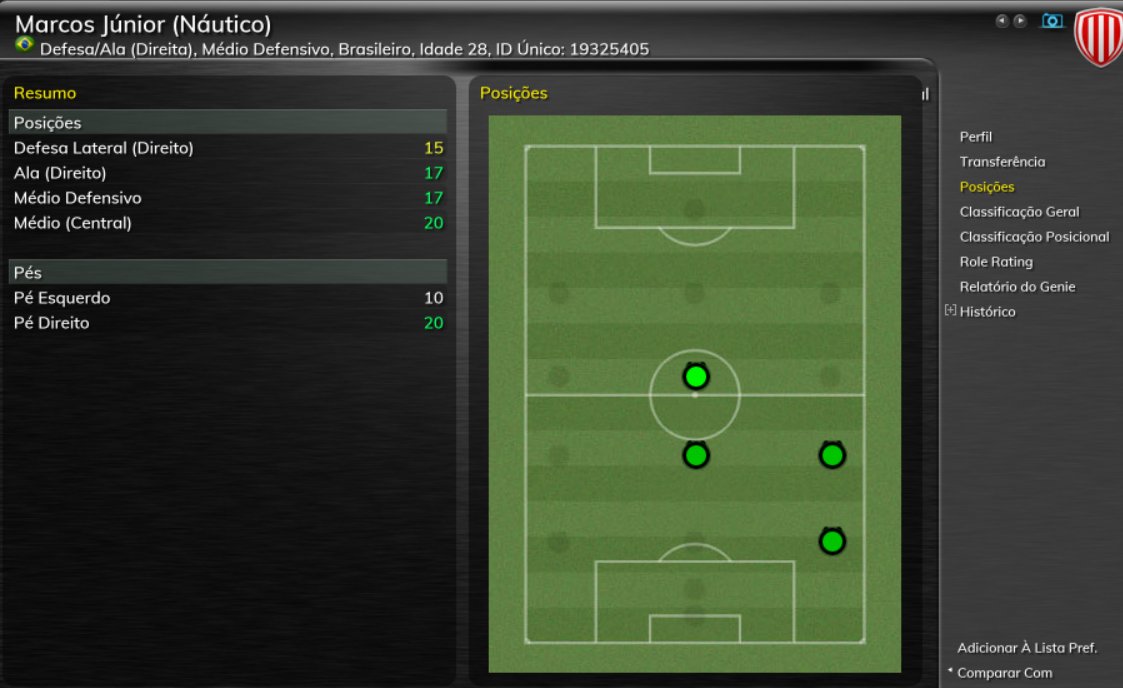The width and height of the screenshot is (1123, 688).
Task: Select the Médio (Central) row
Action: (x=228, y=223)
